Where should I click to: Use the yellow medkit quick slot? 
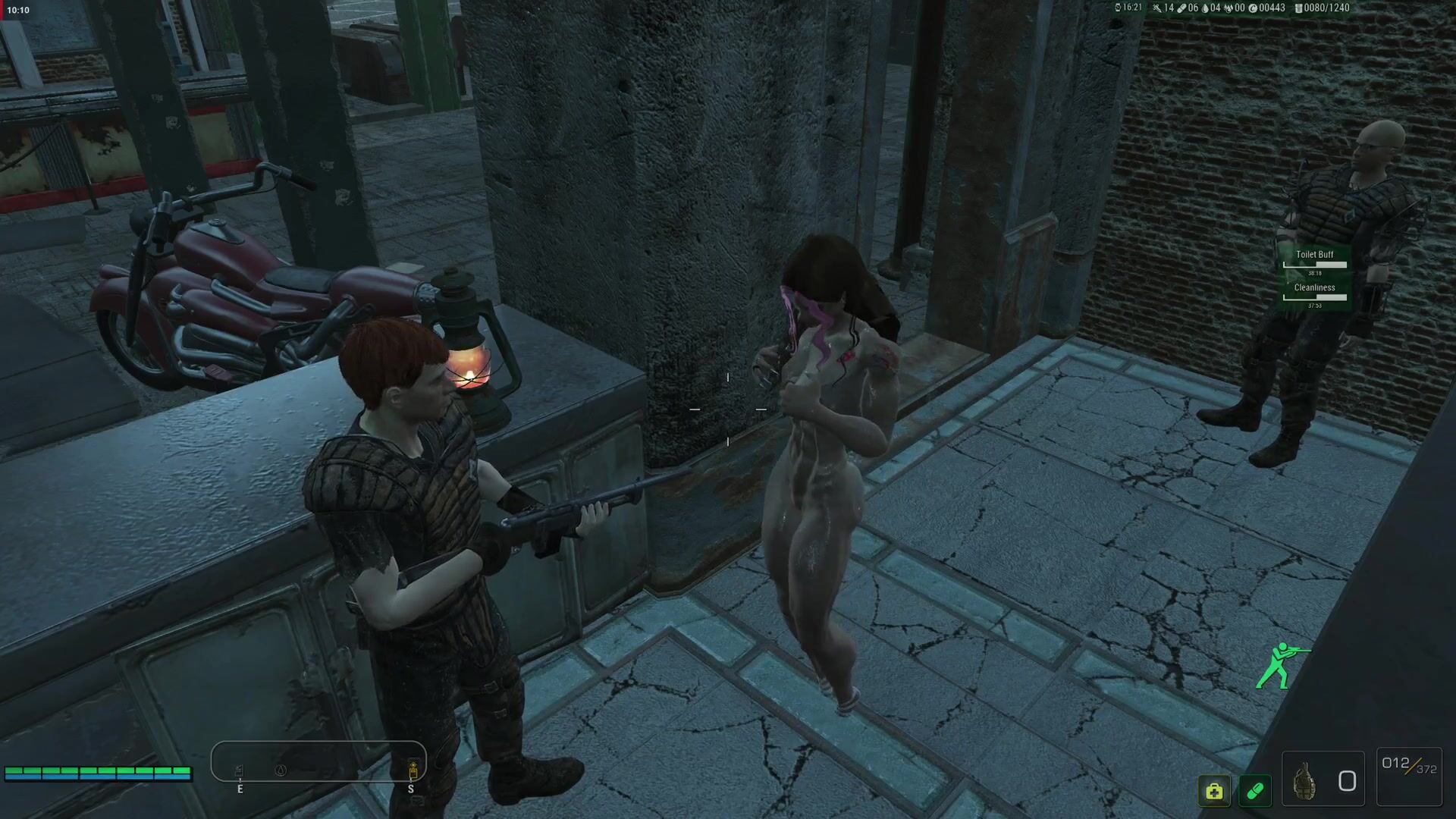1214,791
